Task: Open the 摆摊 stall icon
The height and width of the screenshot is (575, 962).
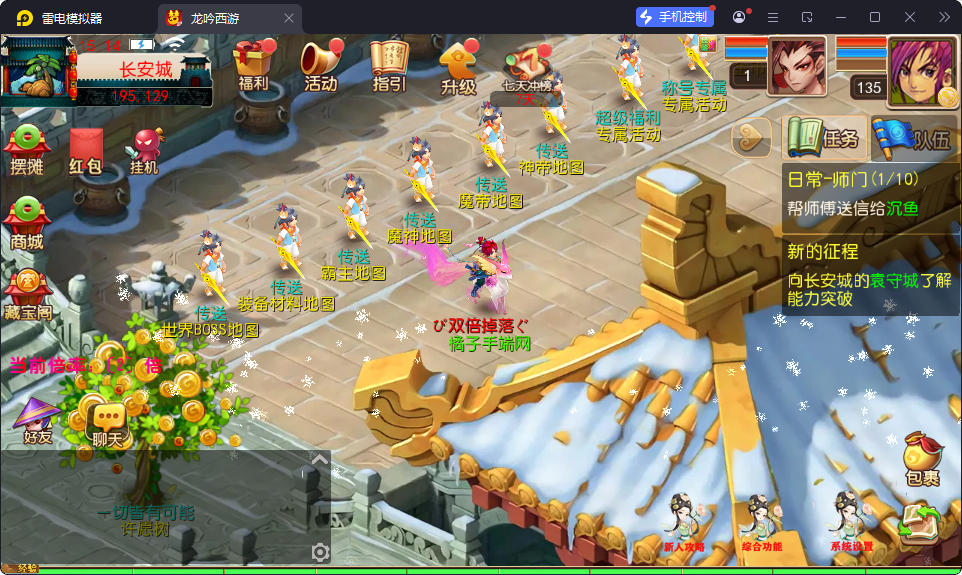Action: click(x=27, y=151)
